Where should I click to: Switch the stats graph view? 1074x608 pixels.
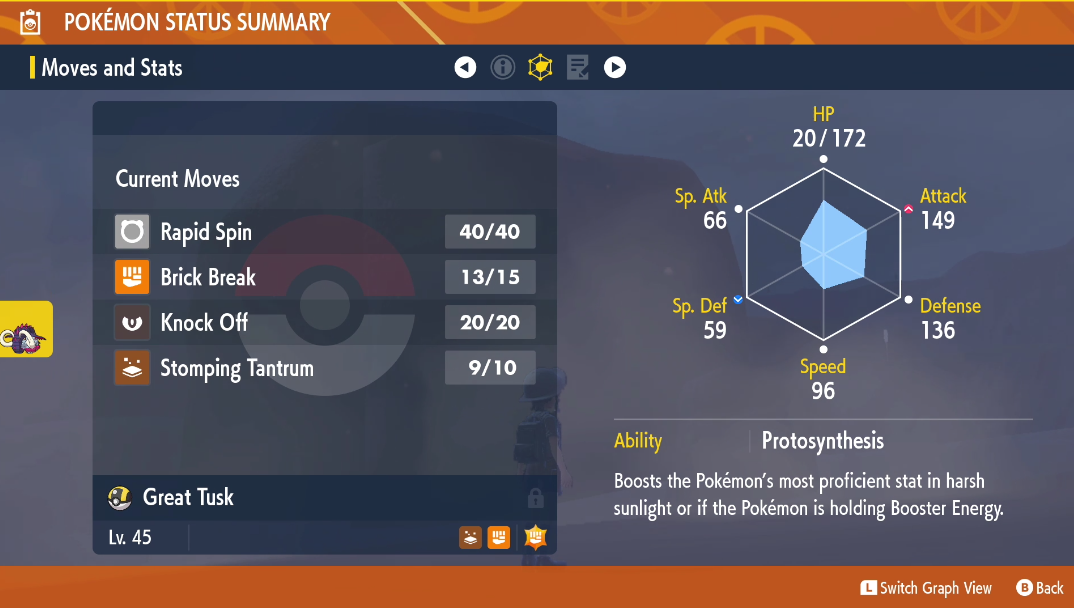(x=926, y=588)
